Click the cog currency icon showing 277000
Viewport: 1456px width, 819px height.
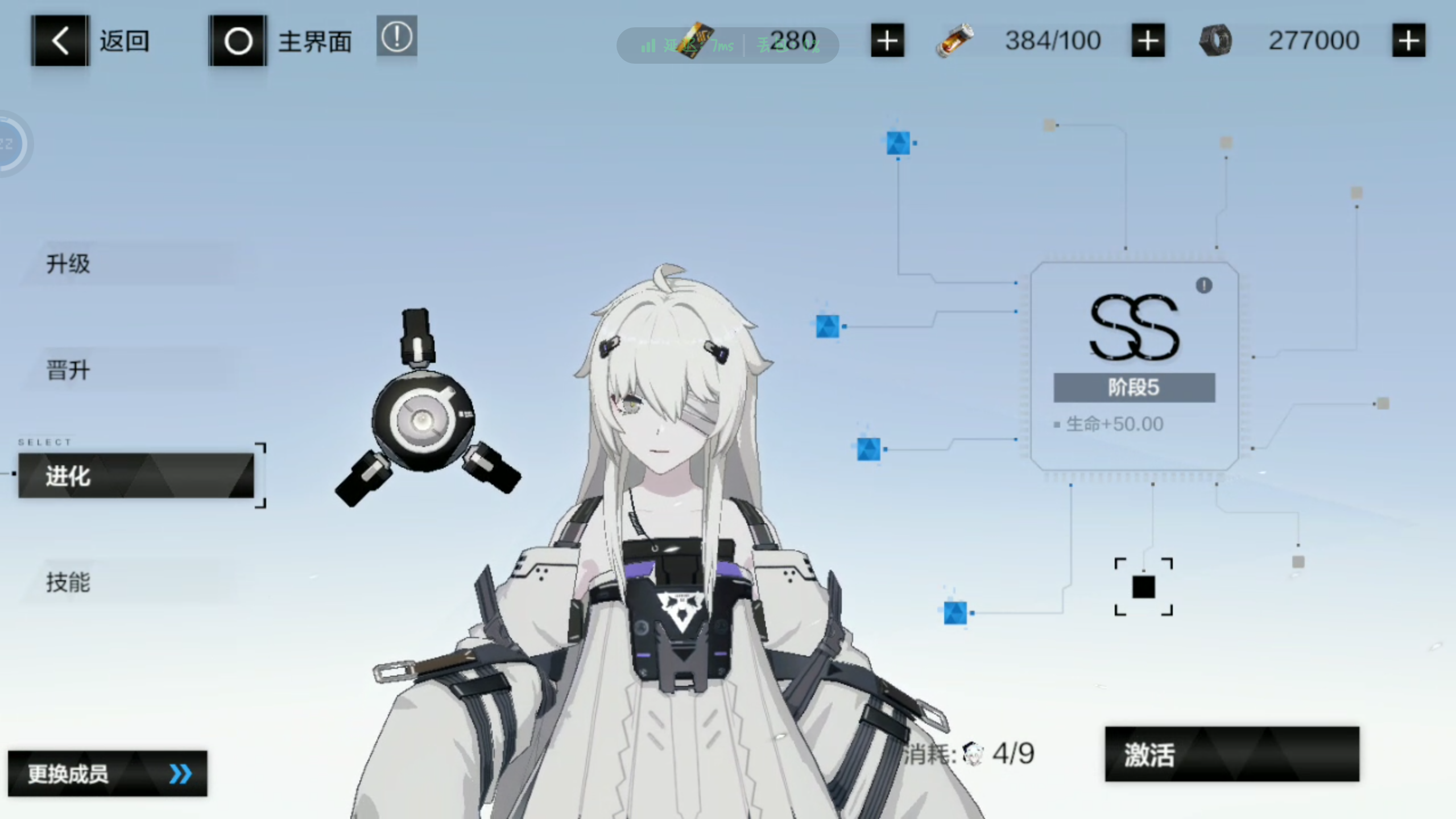1215,40
